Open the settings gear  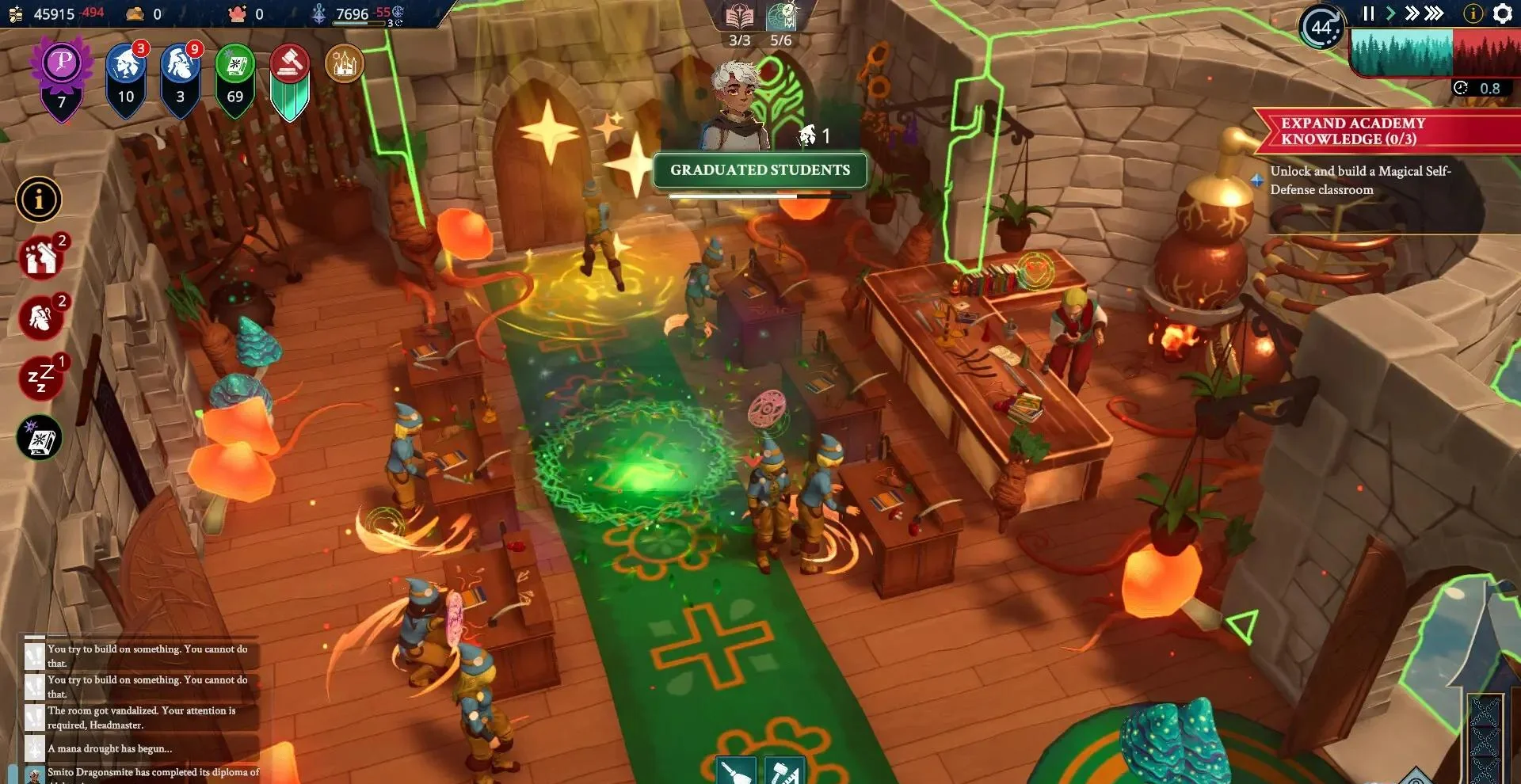coord(1503,13)
